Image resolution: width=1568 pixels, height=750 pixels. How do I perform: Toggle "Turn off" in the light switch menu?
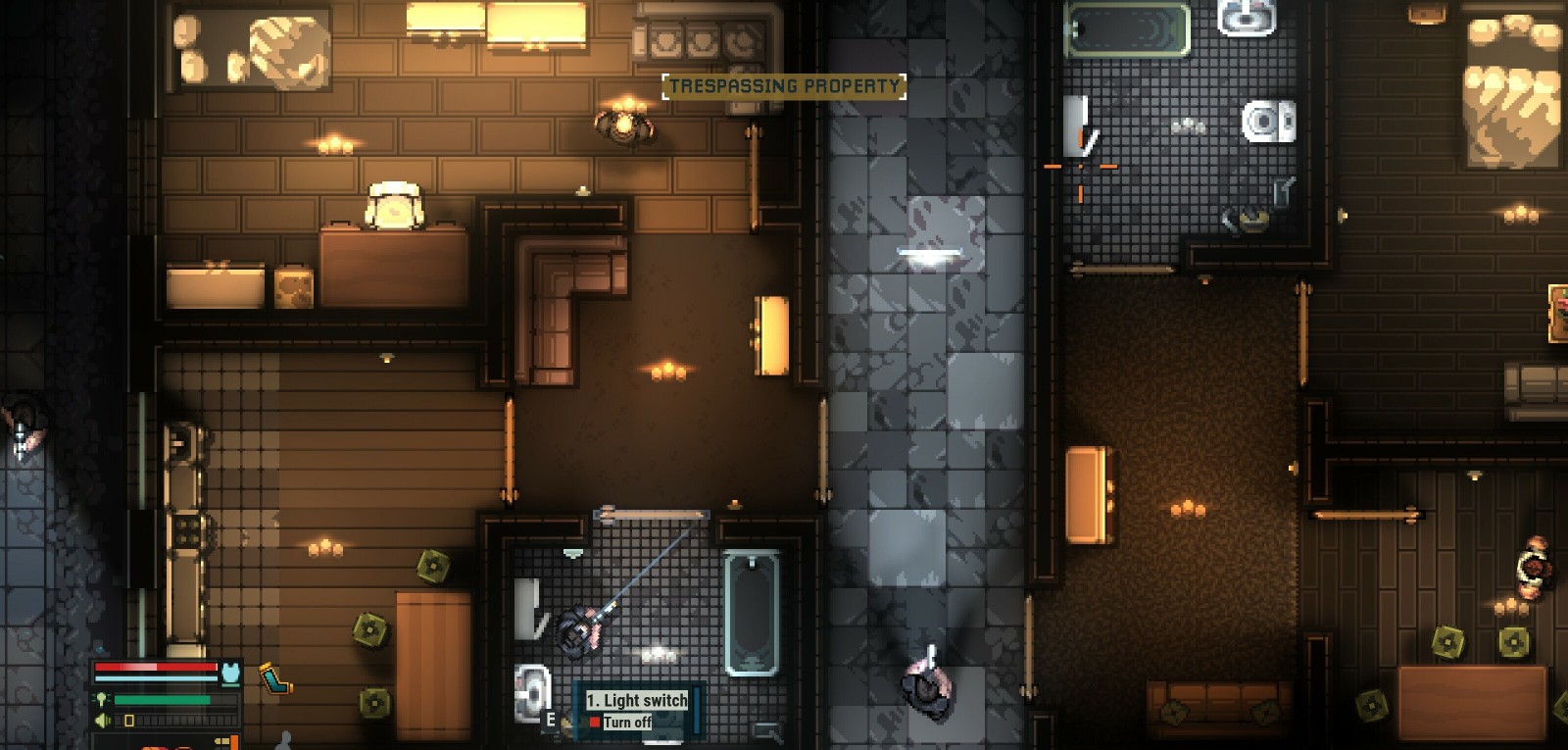tap(627, 722)
